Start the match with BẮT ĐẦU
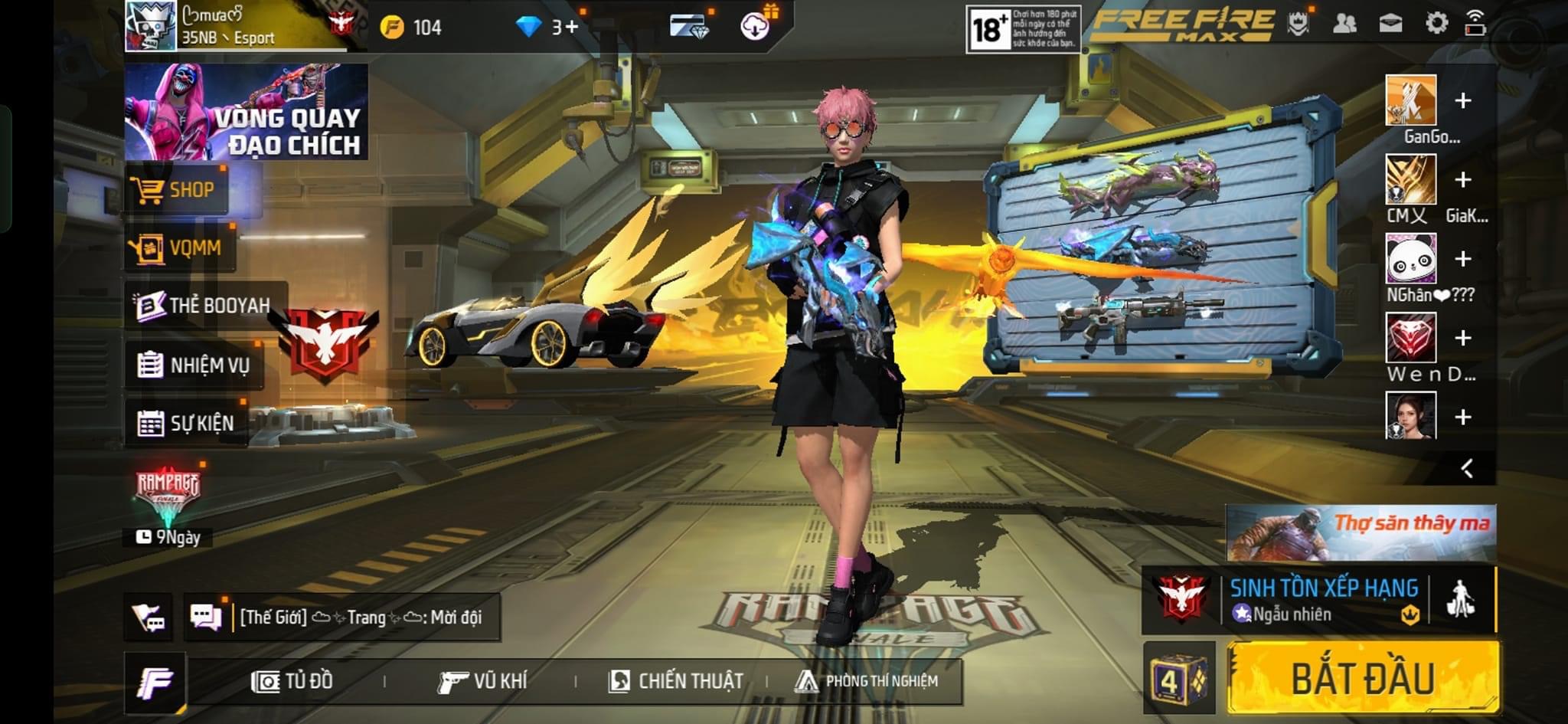Screen dimensions: 1568x724 tap(1363, 678)
